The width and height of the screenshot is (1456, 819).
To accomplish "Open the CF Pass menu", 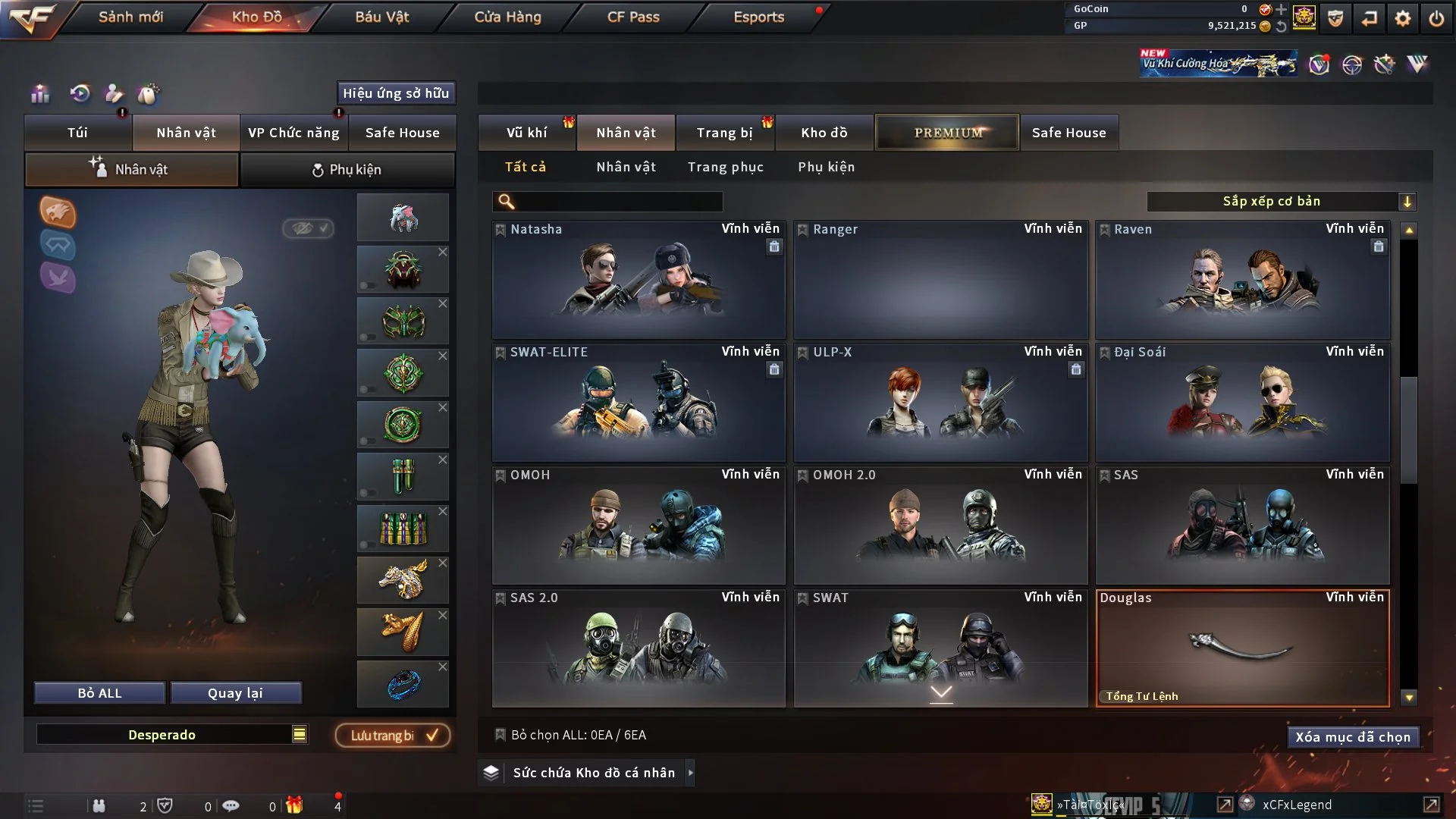I will point(633,17).
